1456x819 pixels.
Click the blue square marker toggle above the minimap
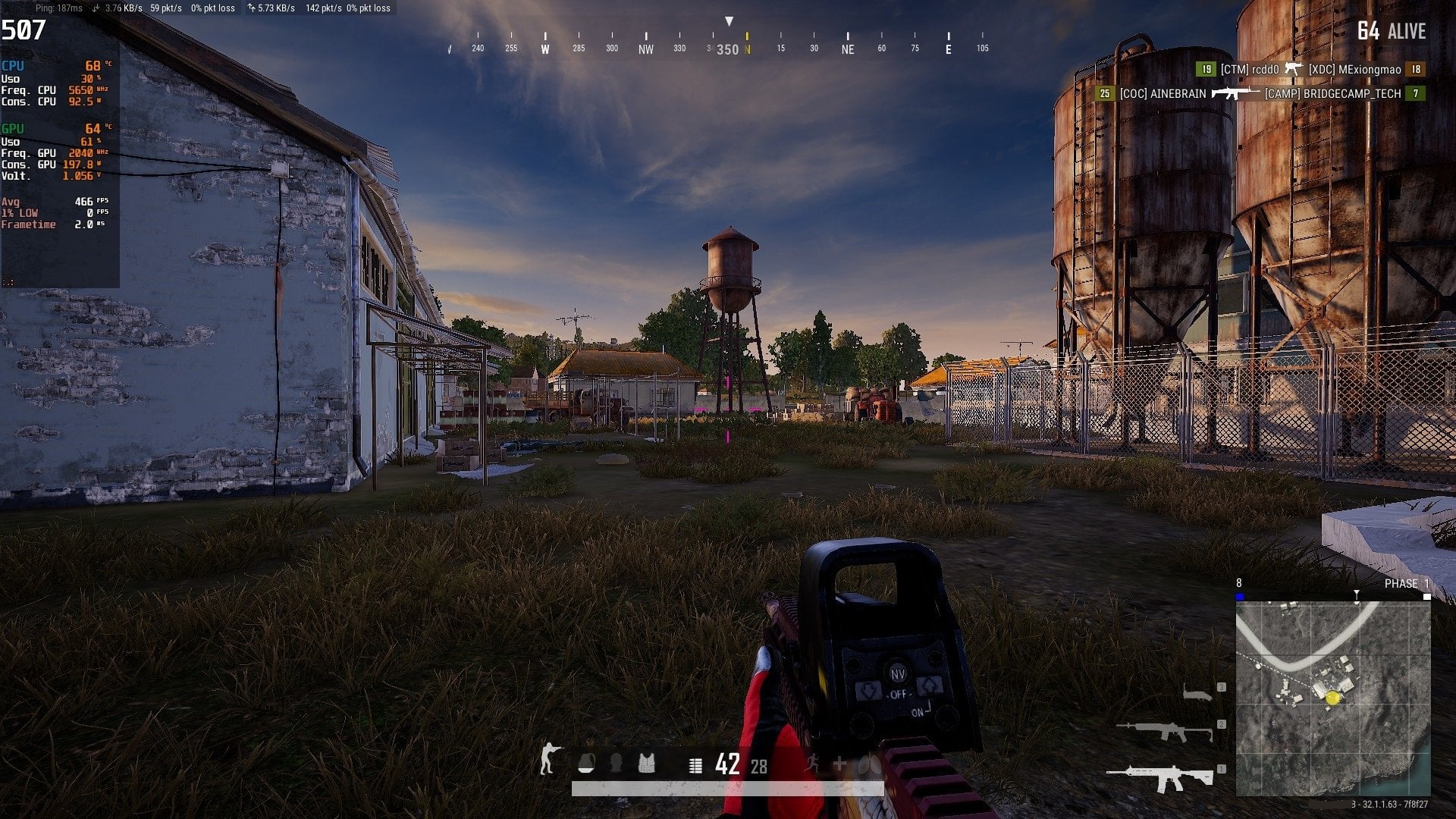(x=1238, y=597)
